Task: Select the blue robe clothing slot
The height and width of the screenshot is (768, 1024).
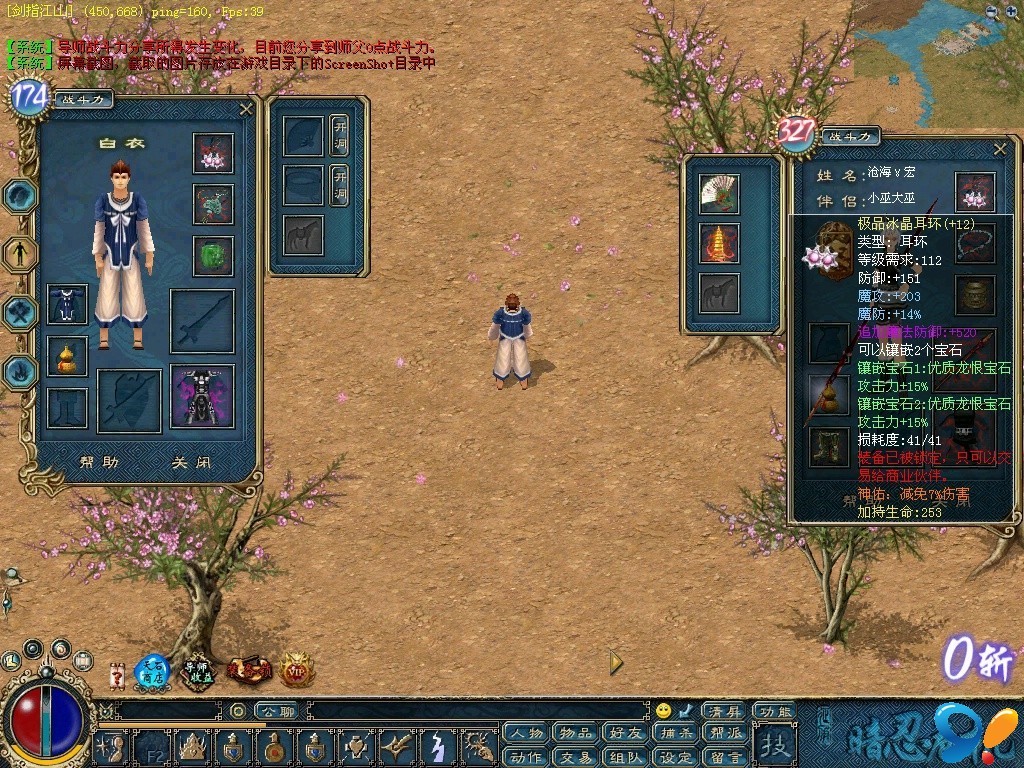Action: click(67, 304)
